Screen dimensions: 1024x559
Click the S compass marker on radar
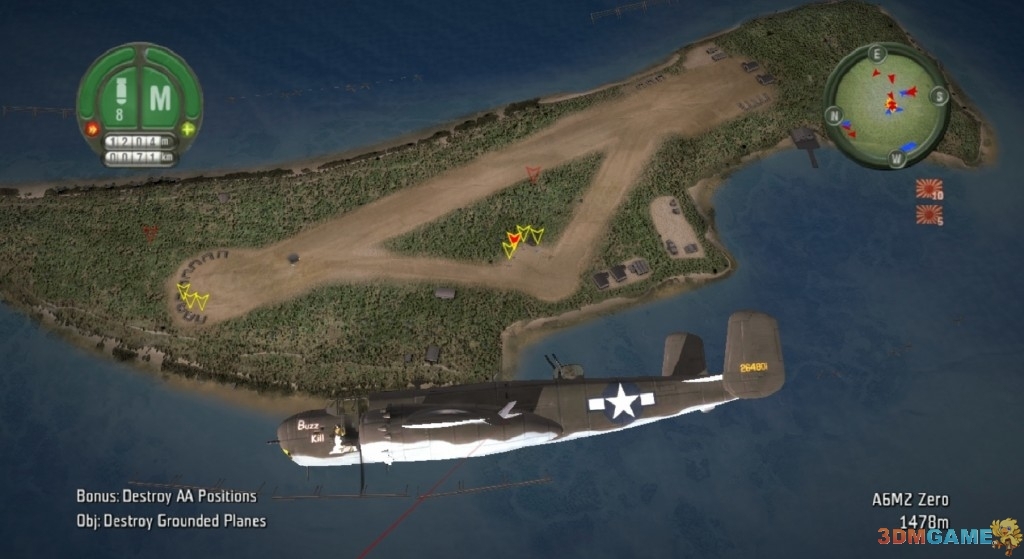[939, 96]
